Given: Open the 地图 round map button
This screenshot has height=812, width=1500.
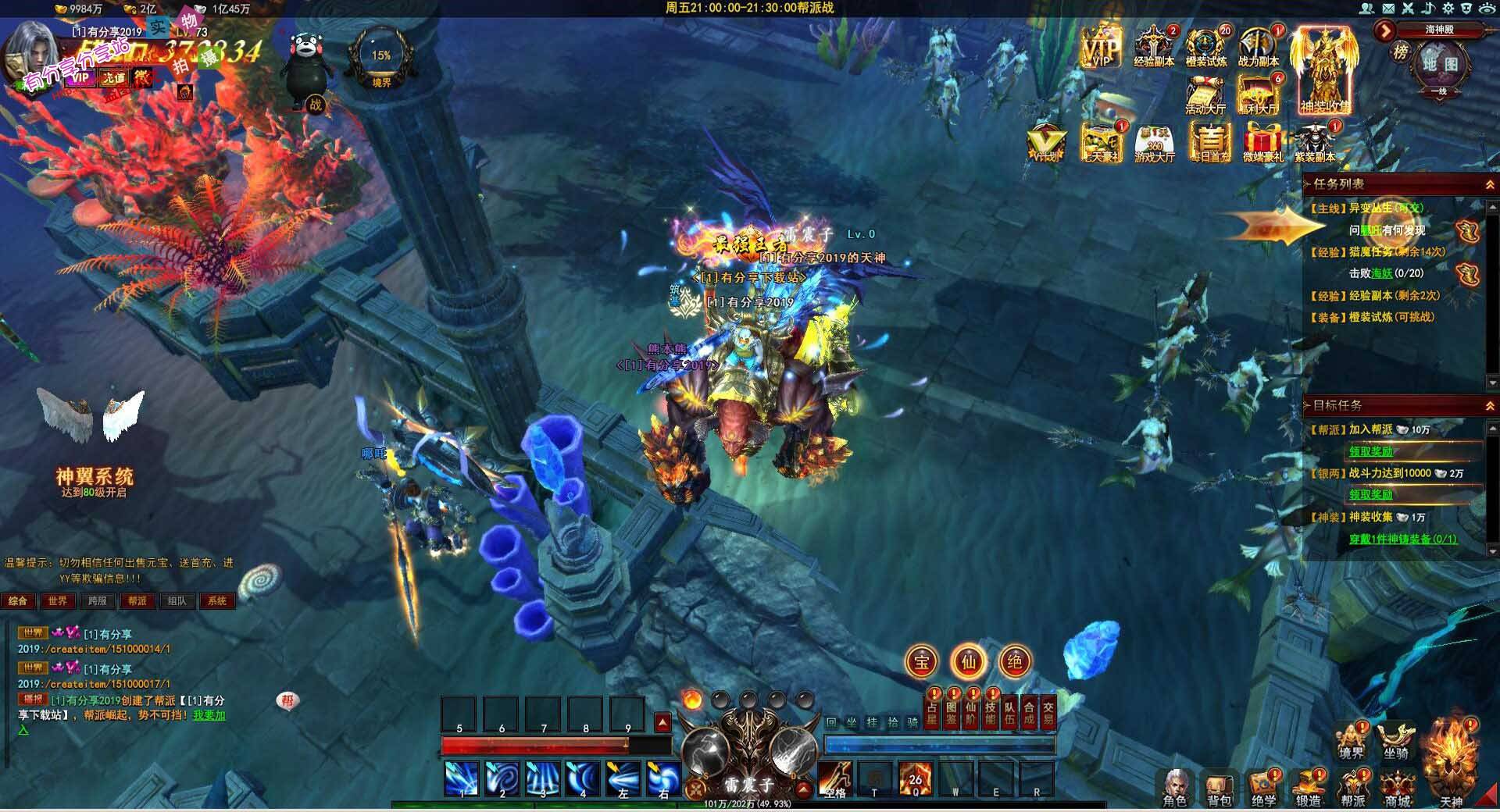Looking at the screenshot, I should (x=1439, y=64).
